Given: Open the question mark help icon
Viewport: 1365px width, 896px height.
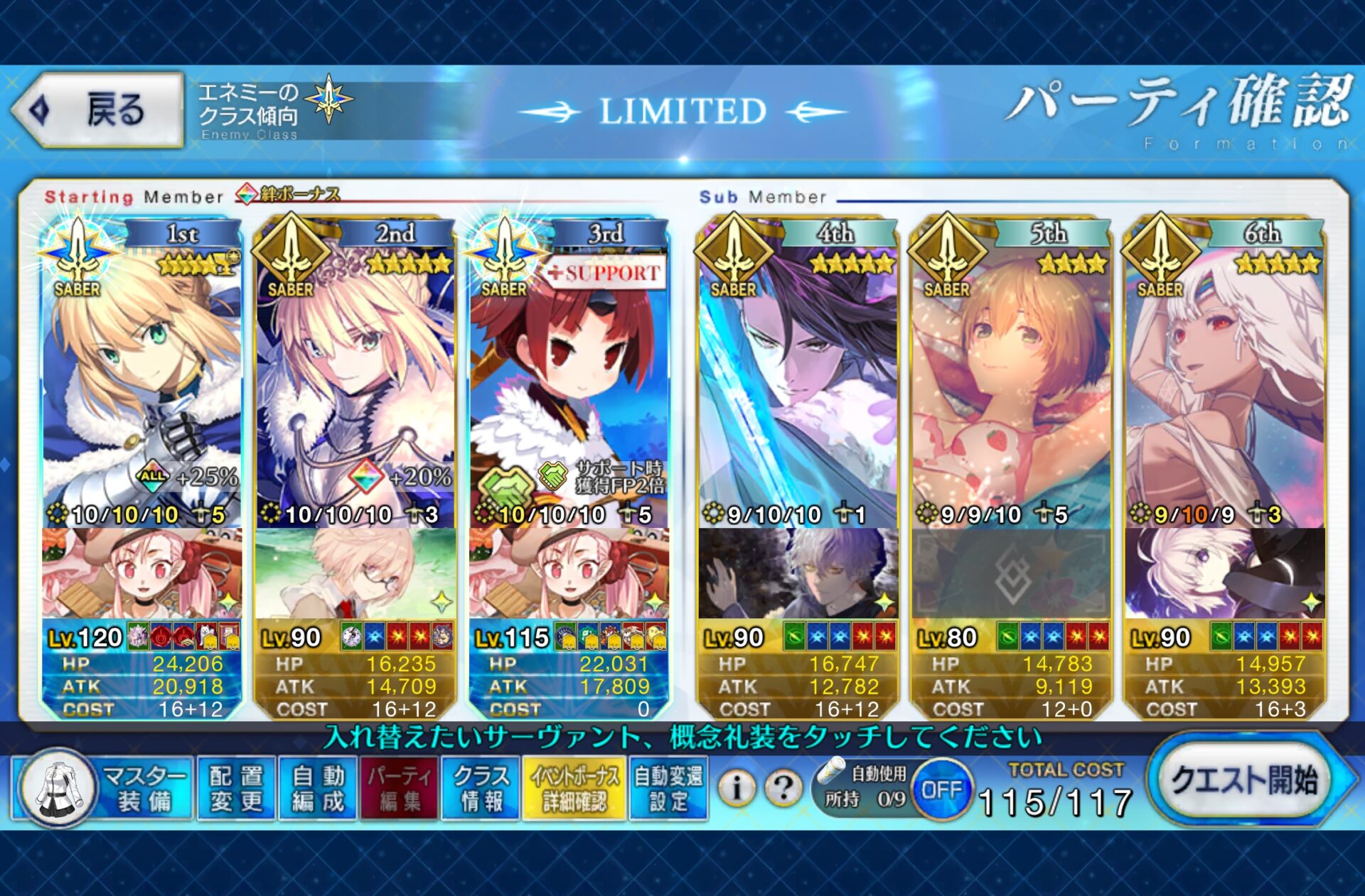Looking at the screenshot, I should point(783,787).
